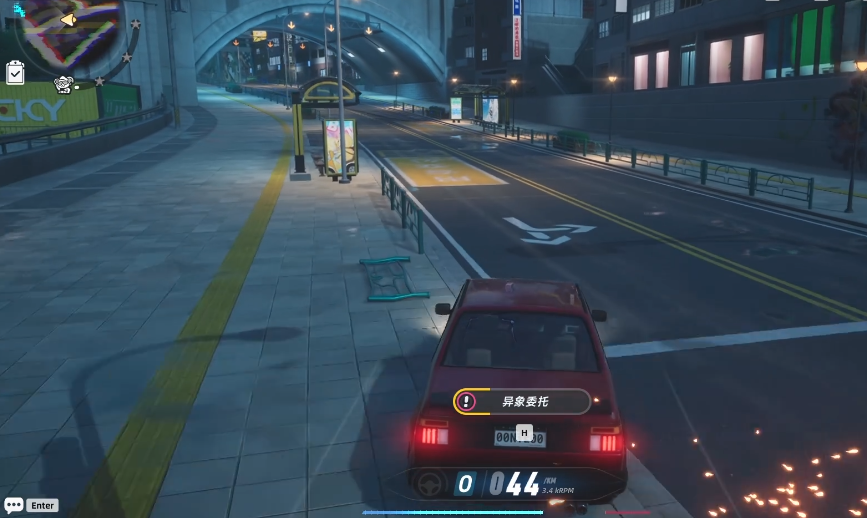The width and height of the screenshot is (867, 518).
Task: Open chat via the speech bubble icon
Action: pyautogui.click(x=12, y=505)
